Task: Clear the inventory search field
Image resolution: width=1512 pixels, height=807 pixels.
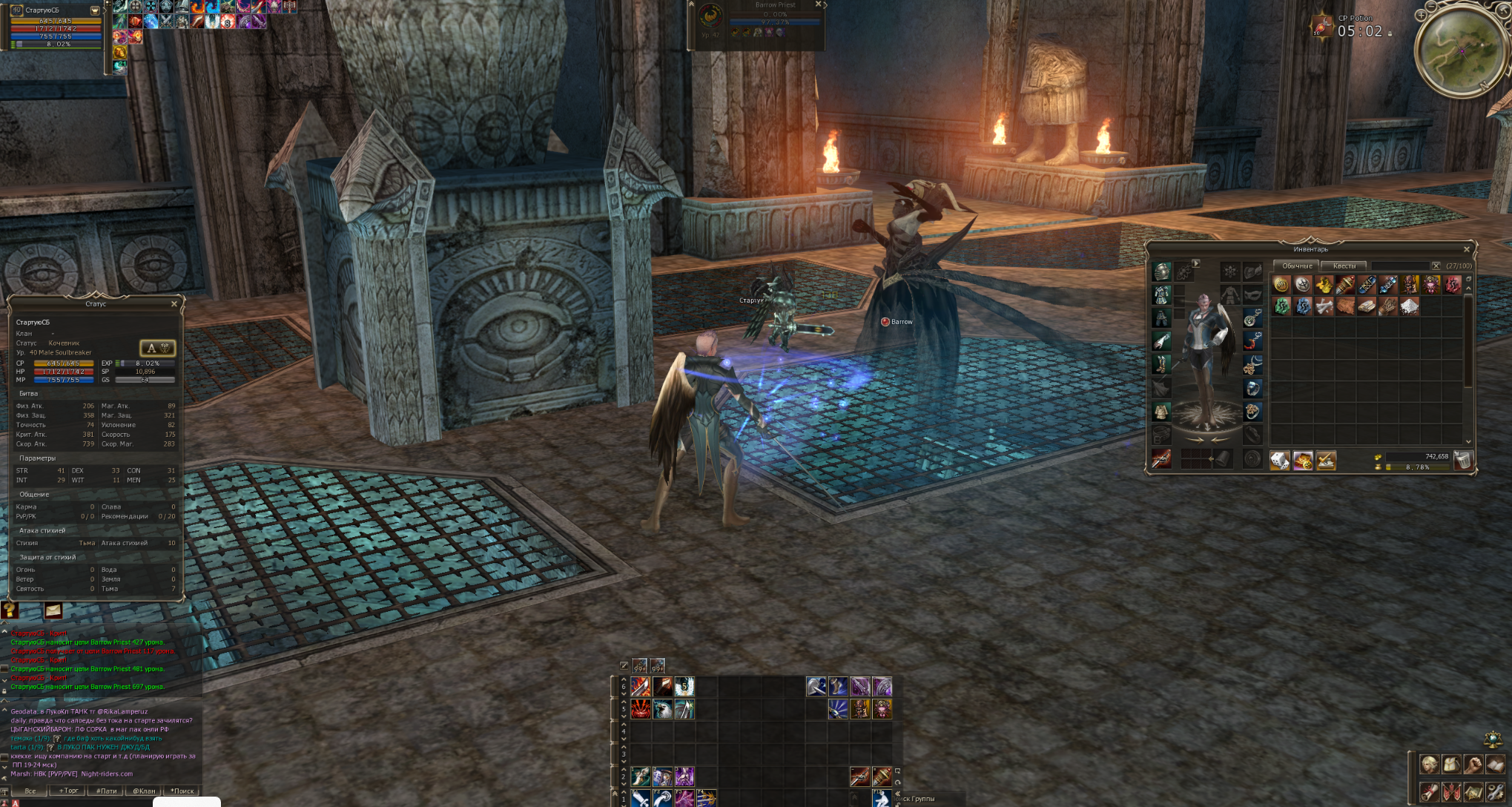Action: click(x=1436, y=266)
